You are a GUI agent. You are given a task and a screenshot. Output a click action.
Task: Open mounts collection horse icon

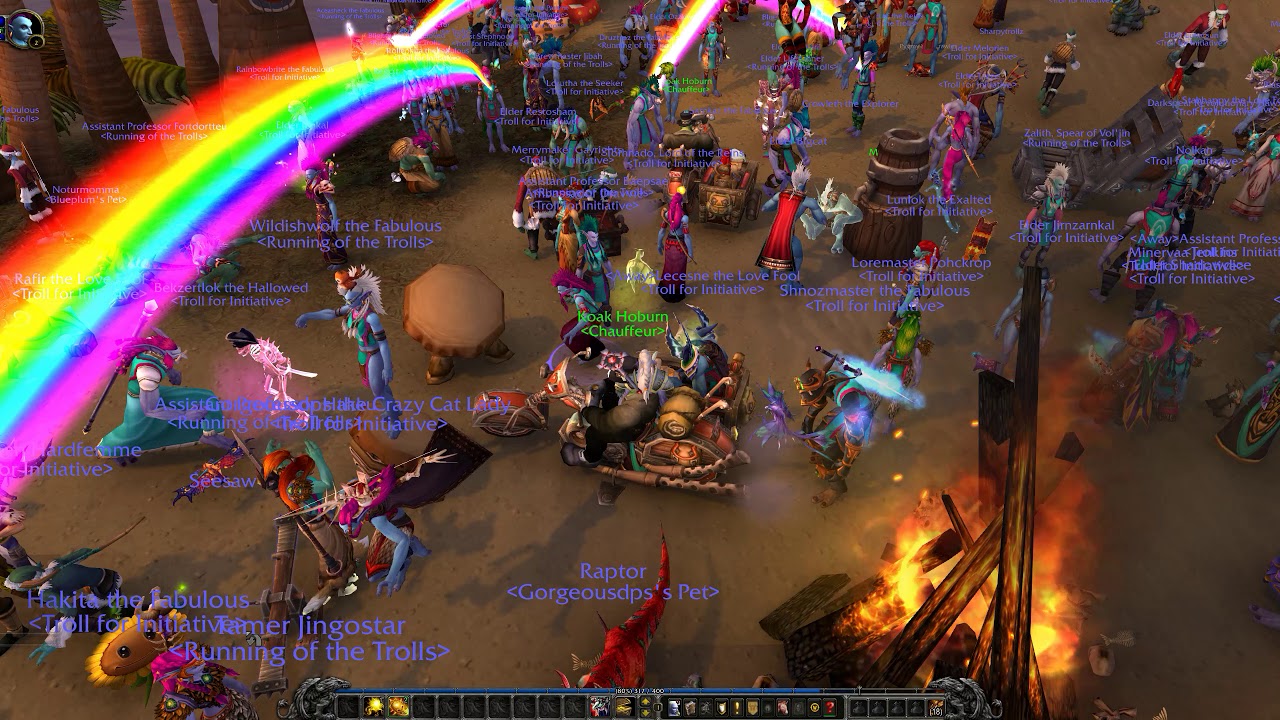(x=784, y=707)
